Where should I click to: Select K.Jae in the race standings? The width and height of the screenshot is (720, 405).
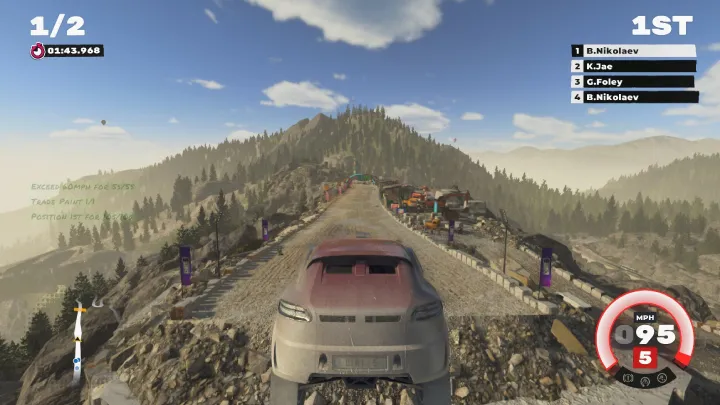pyautogui.click(x=634, y=66)
